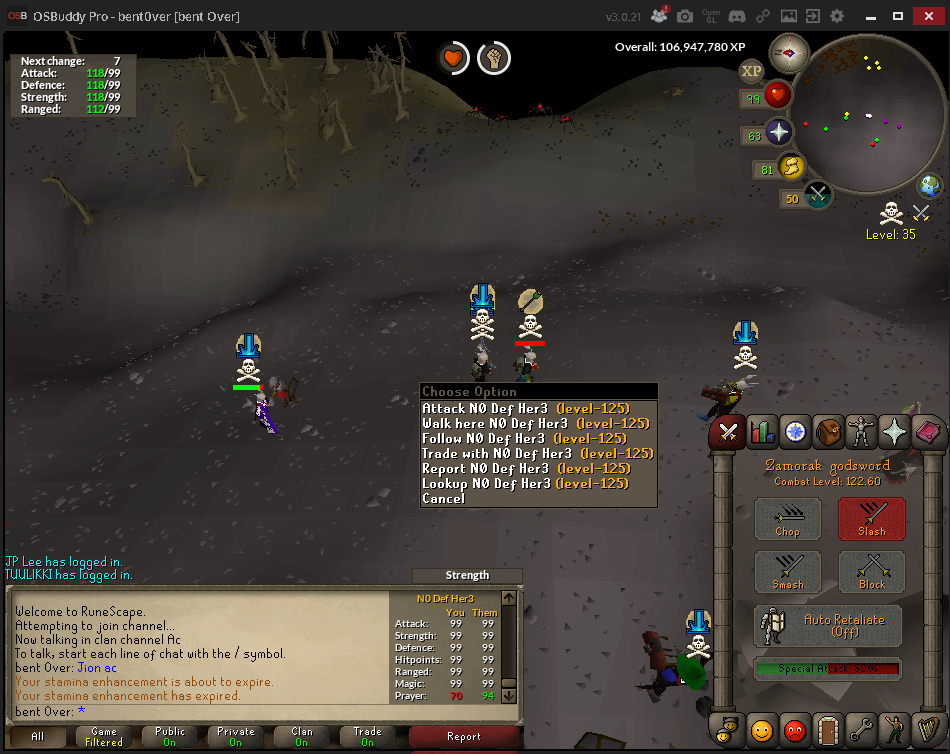Select the Chop attack style
This screenshot has width=950, height=754.
click(787, 519)
